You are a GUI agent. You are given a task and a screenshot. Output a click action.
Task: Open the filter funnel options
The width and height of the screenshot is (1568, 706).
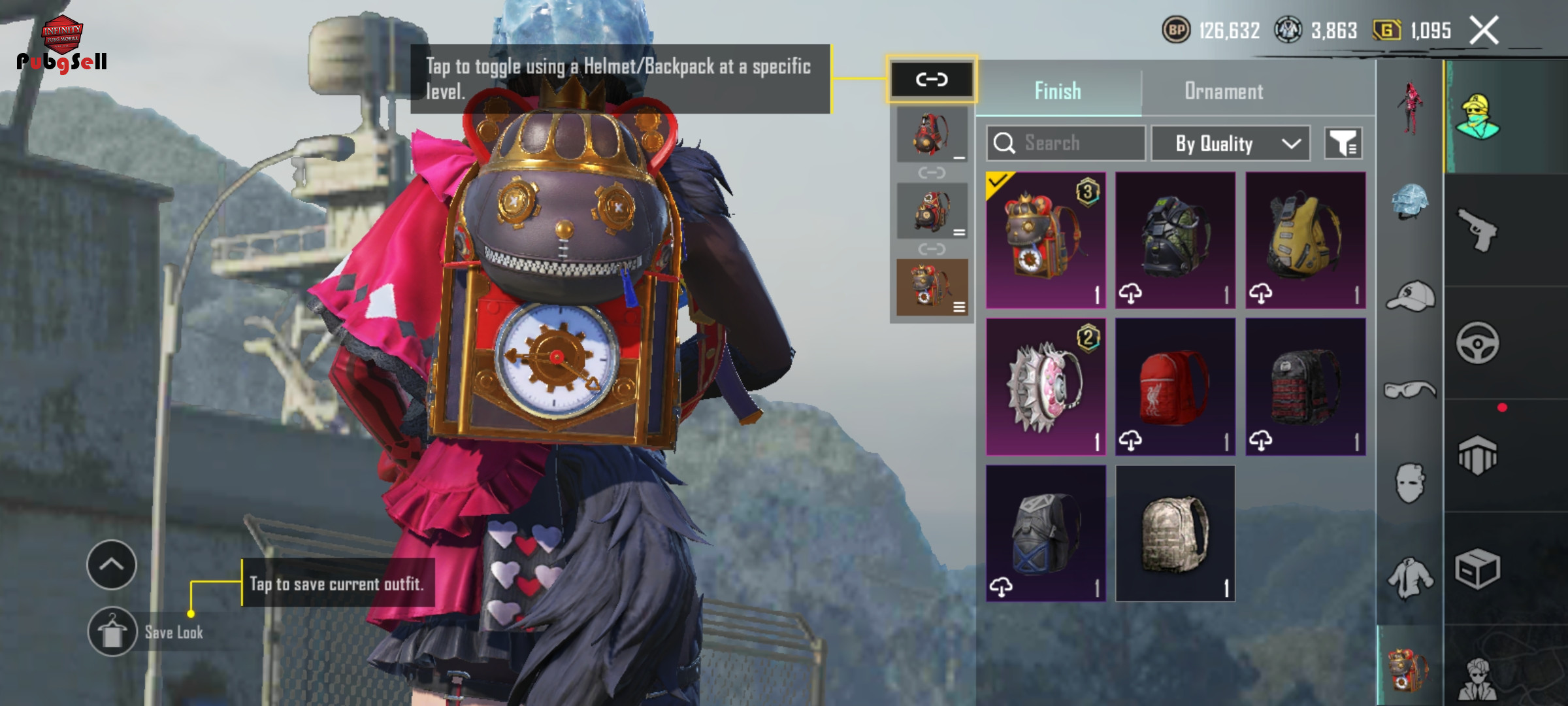pyautogui.click(x=1343, y=143)
